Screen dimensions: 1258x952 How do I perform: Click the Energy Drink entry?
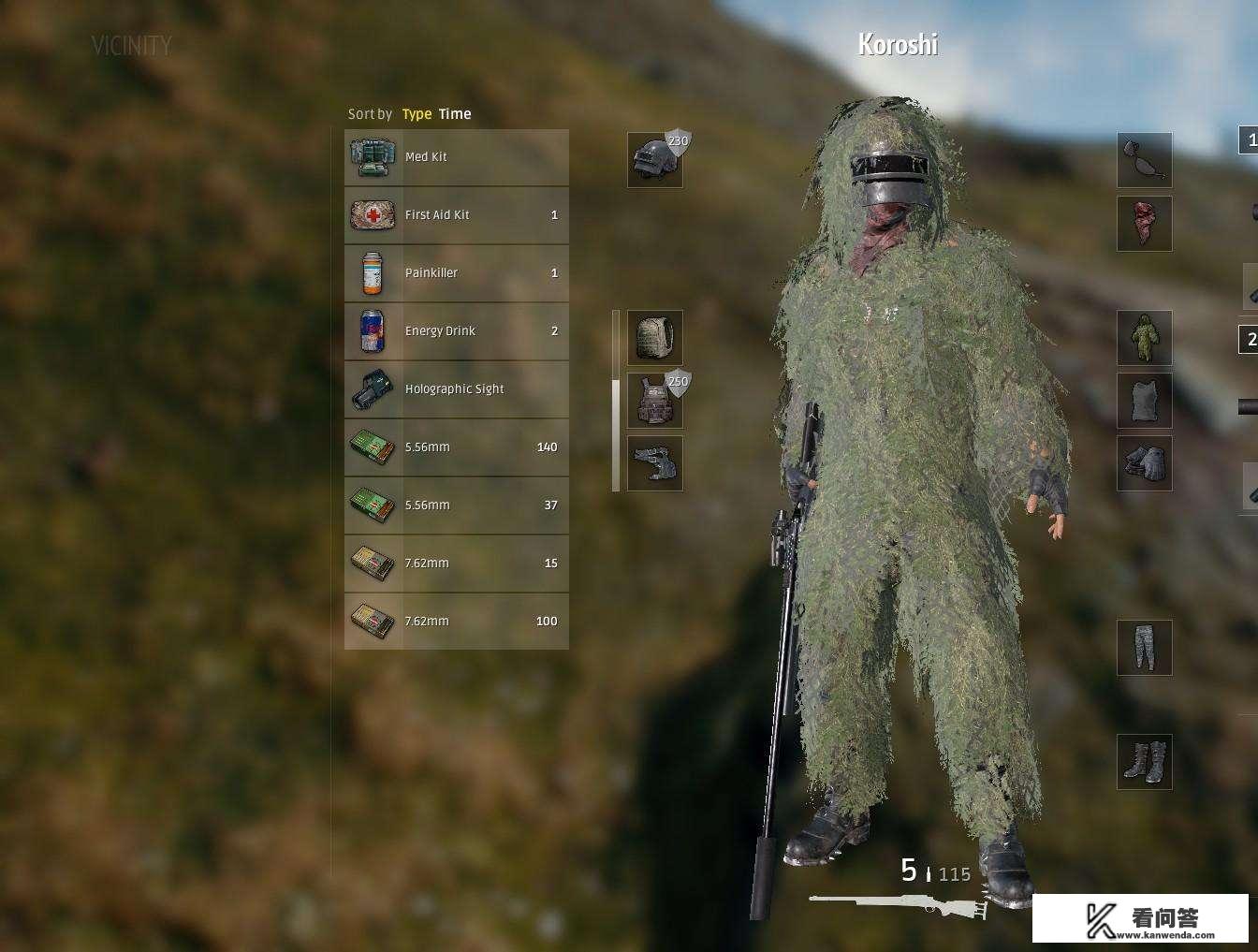[456, 330]
